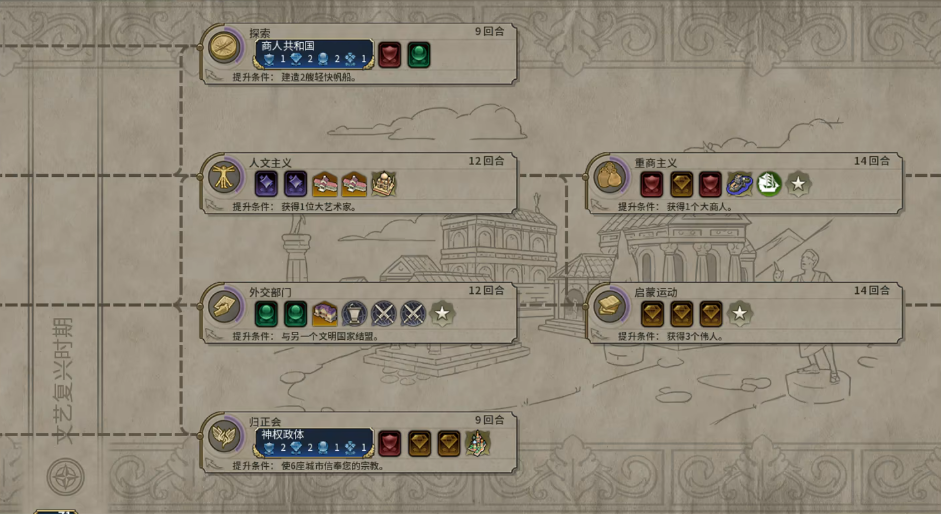This screenshot has width=941, height=514.
Task: Select the green round icon in 重商主义
Action: (x=768, y=184)
